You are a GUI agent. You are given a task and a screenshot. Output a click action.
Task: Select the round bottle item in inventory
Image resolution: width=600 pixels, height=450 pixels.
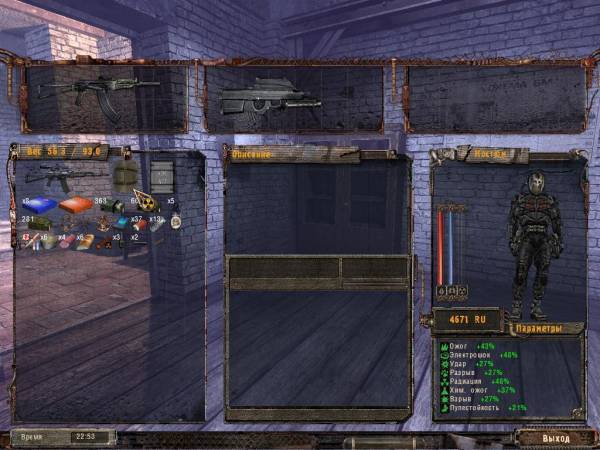pyautogui.click(x=175, y=222)
